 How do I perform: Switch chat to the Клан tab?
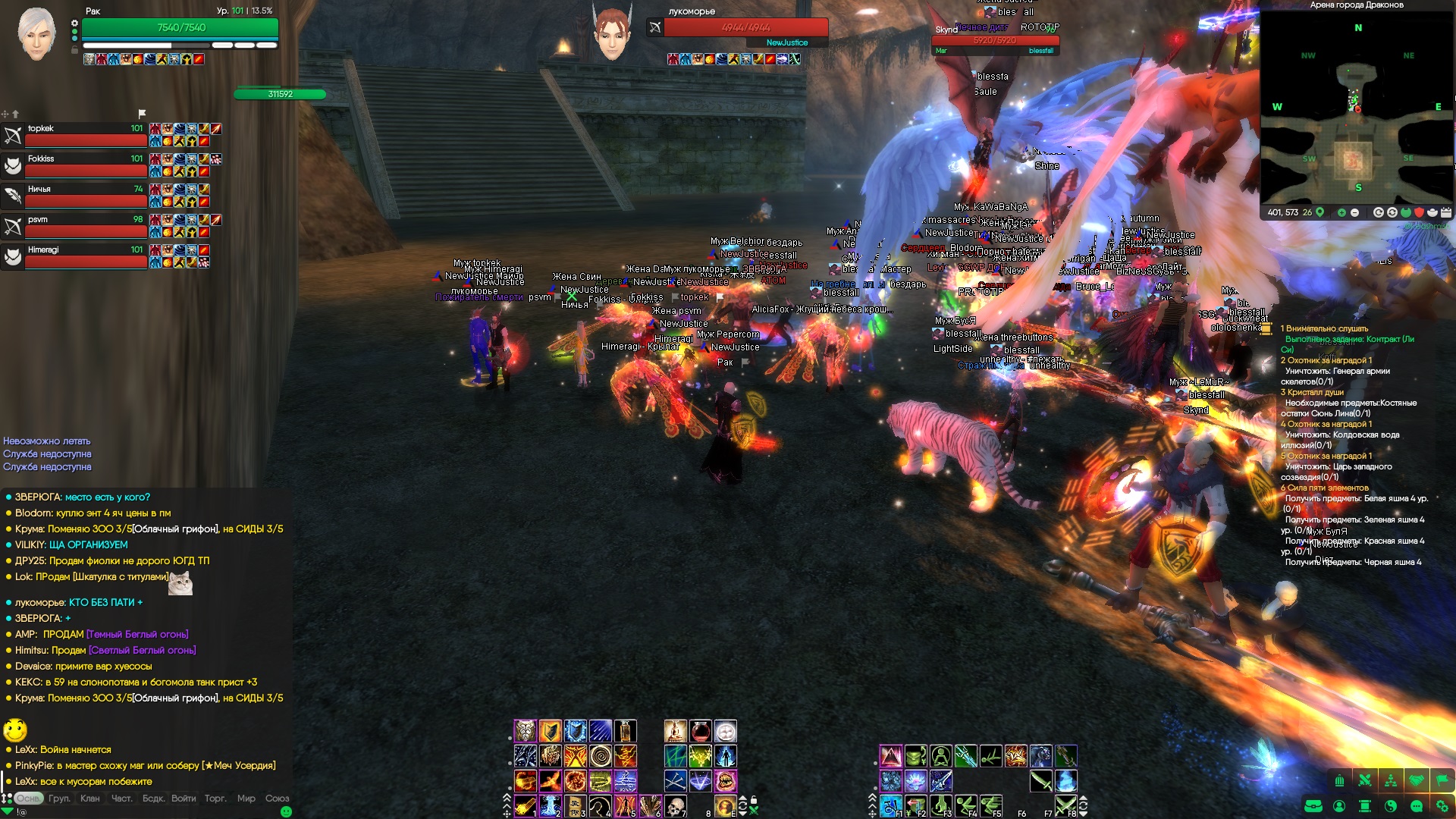coord(89,799)
